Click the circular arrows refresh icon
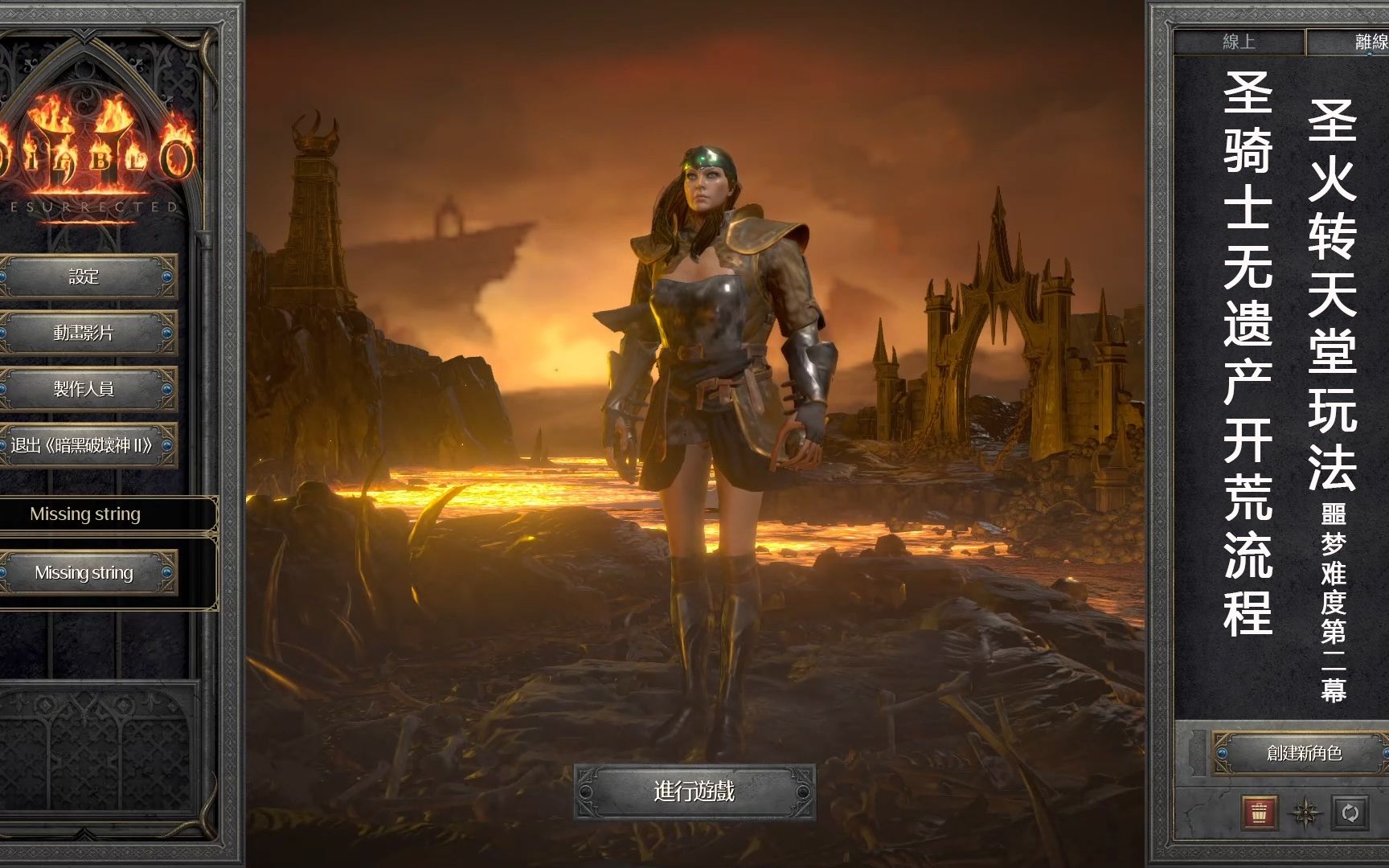The image size is (1389, 868). (1350, 813)
